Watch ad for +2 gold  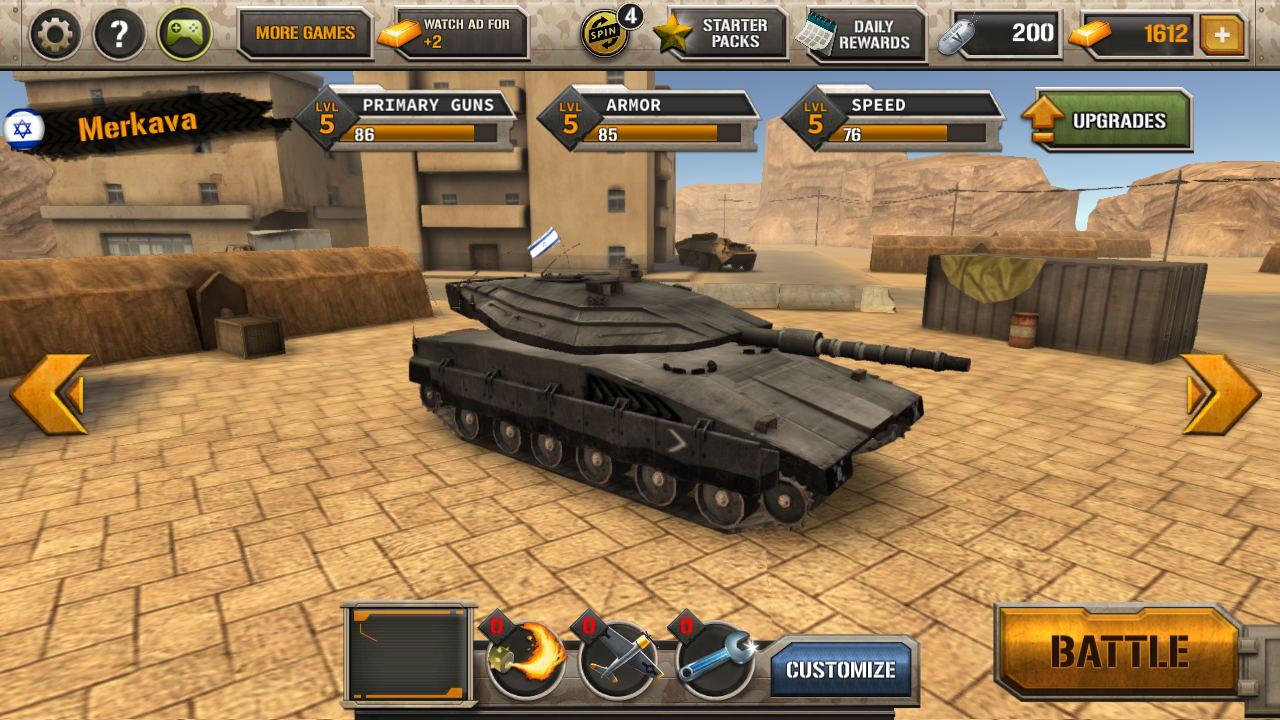[453, 34]
